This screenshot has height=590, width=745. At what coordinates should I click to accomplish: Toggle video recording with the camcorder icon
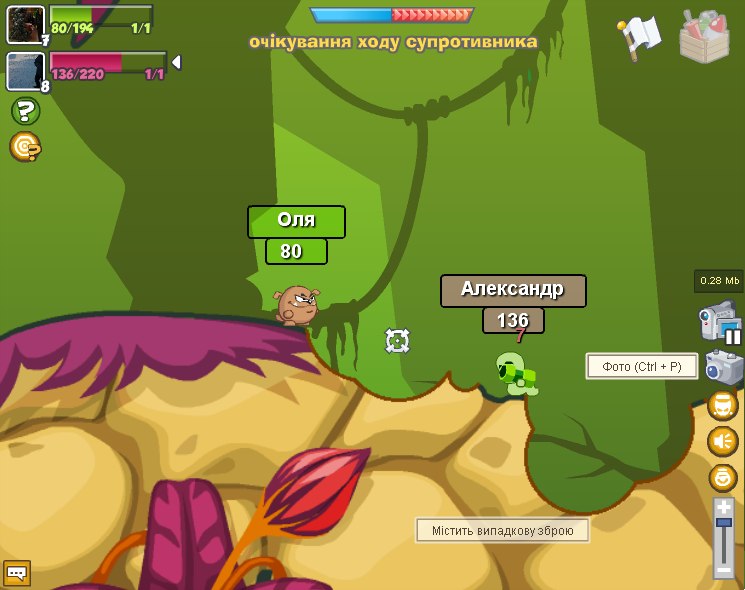(719, 323)
